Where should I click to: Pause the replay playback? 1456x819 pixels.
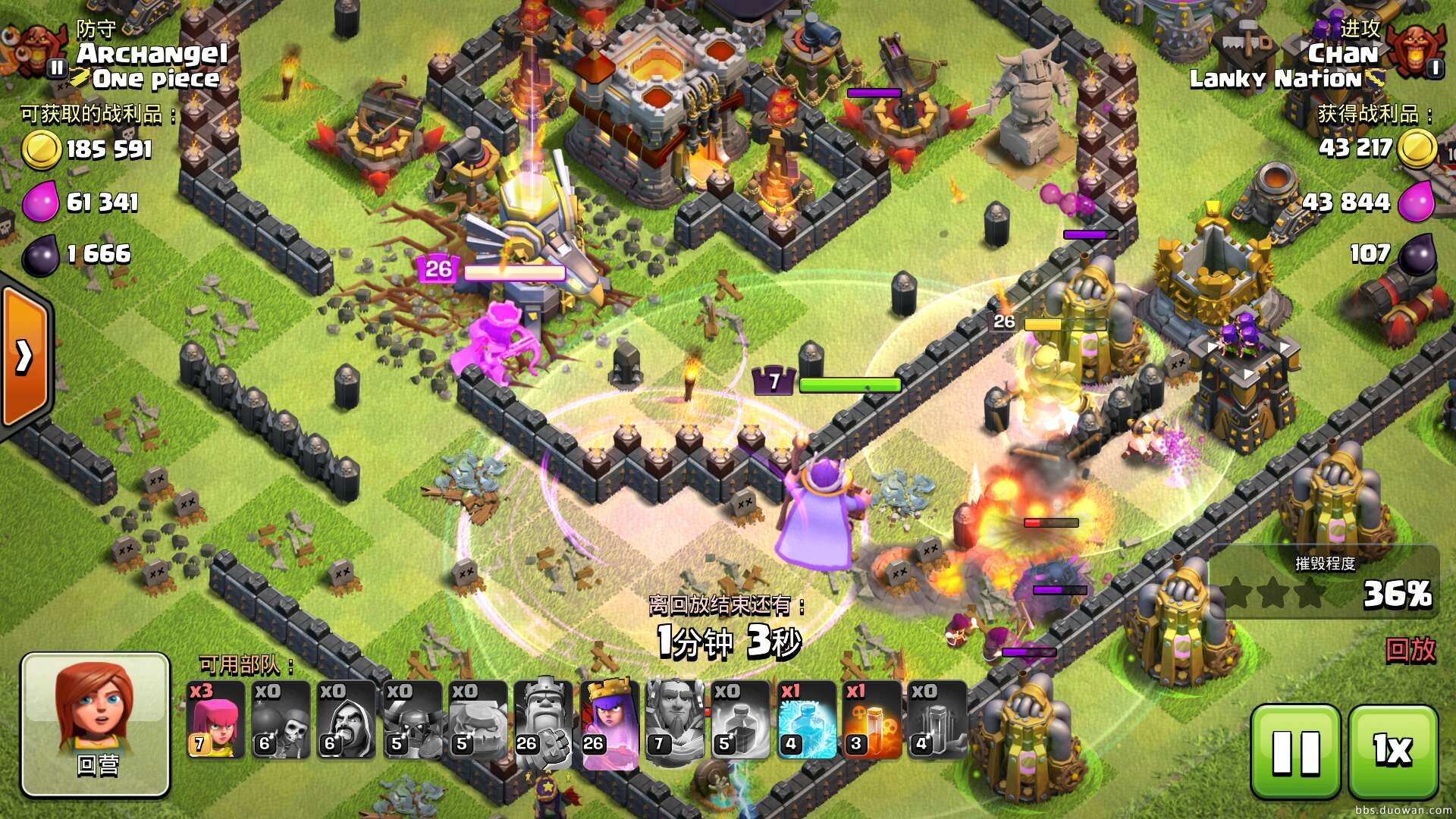[1295, 752]
